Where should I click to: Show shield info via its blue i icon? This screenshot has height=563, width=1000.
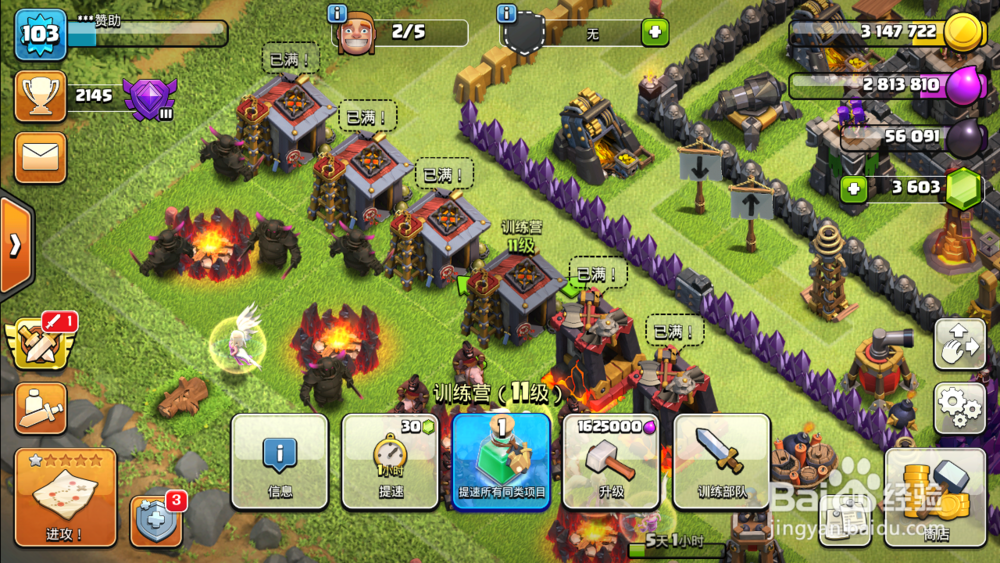507,13
